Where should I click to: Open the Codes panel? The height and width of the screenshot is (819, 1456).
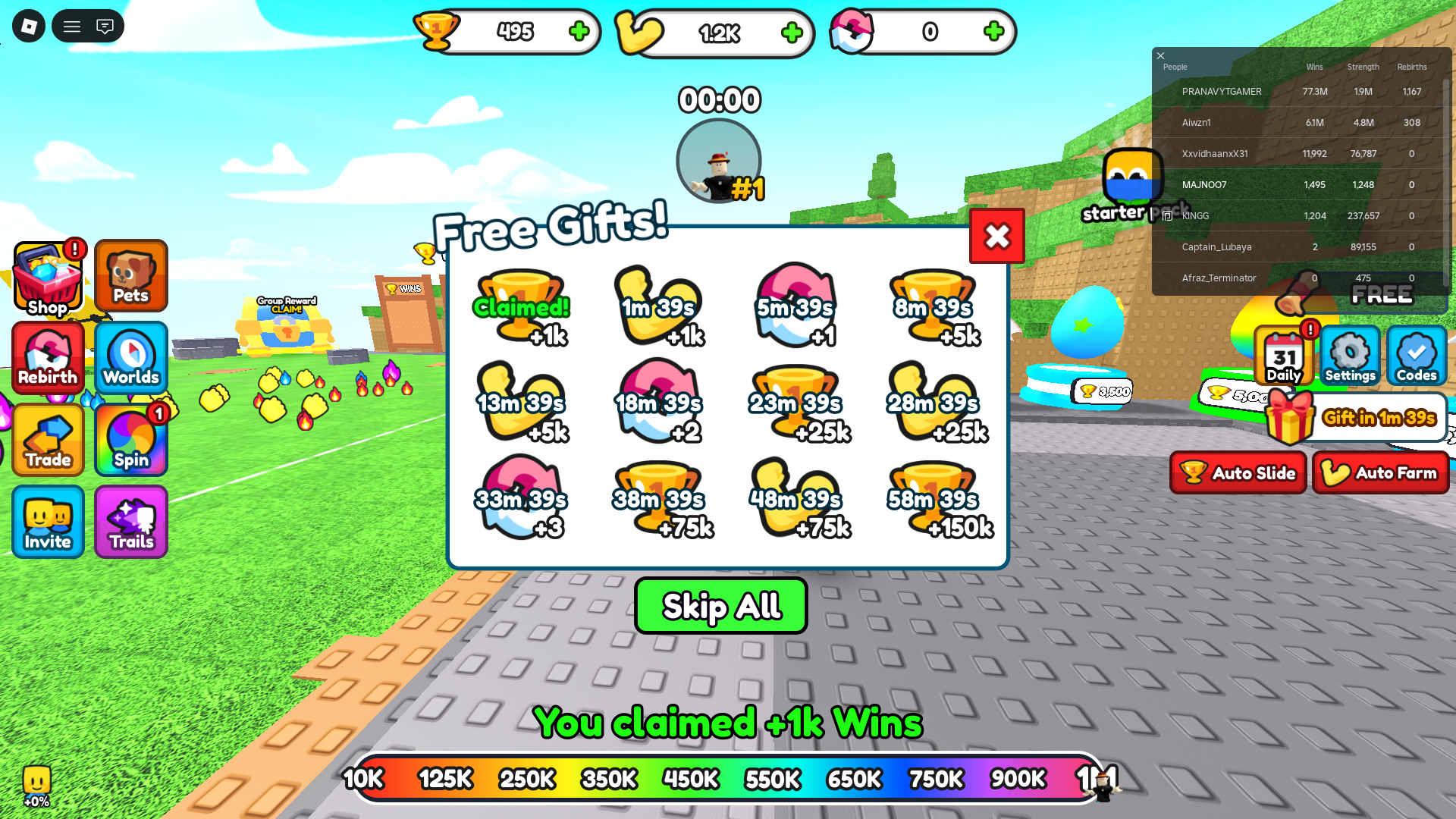(x=1415, y=356)
